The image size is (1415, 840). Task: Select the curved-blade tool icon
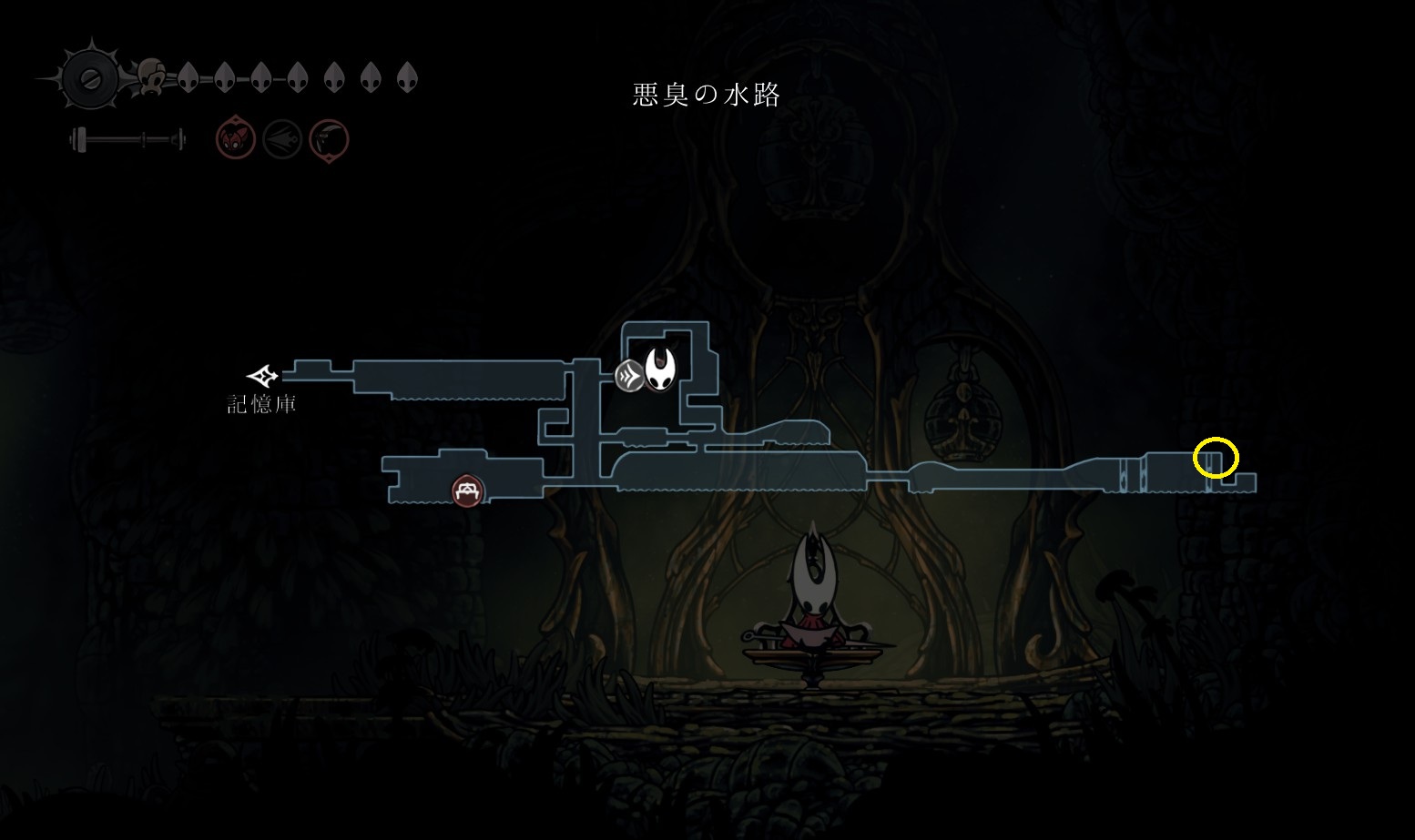(329, 140)
